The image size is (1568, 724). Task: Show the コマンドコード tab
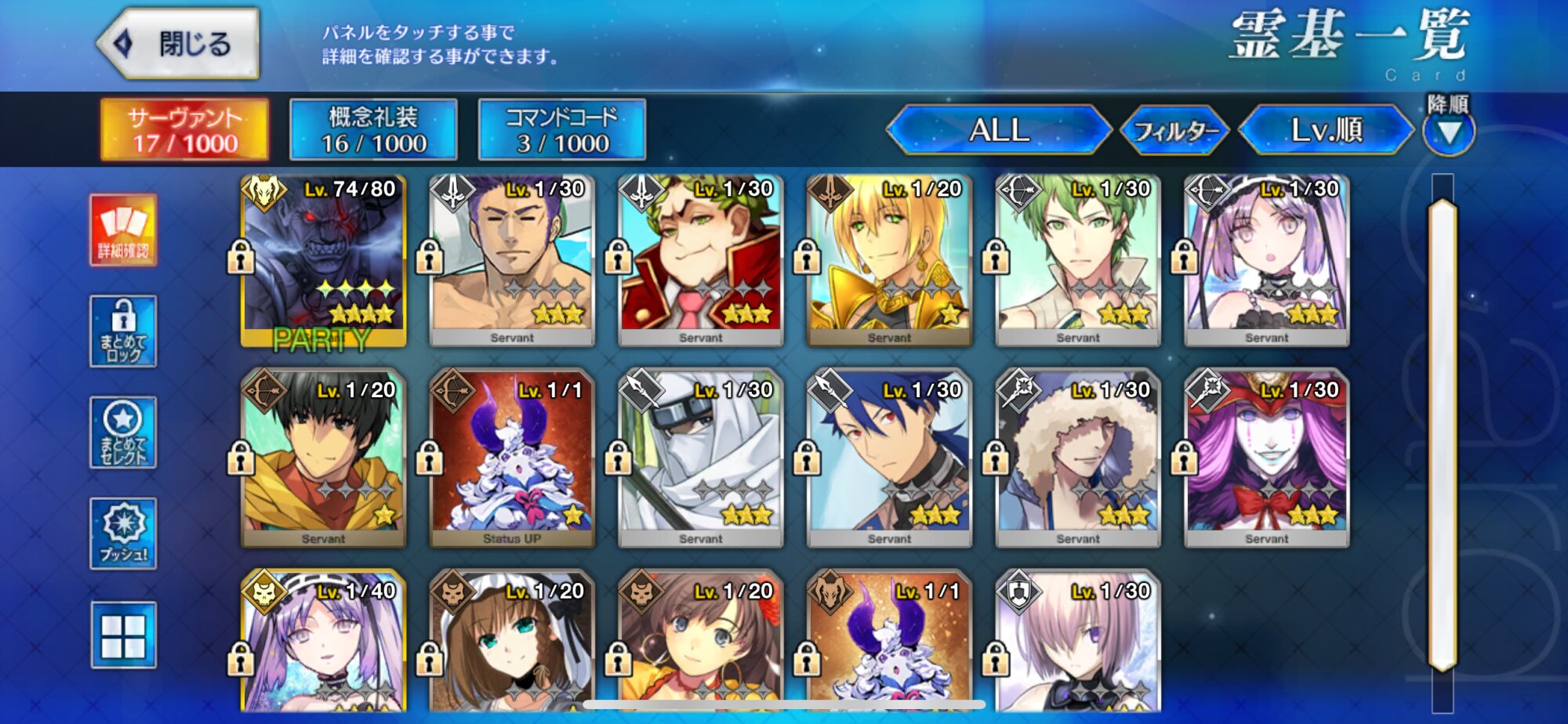[561, 130]
